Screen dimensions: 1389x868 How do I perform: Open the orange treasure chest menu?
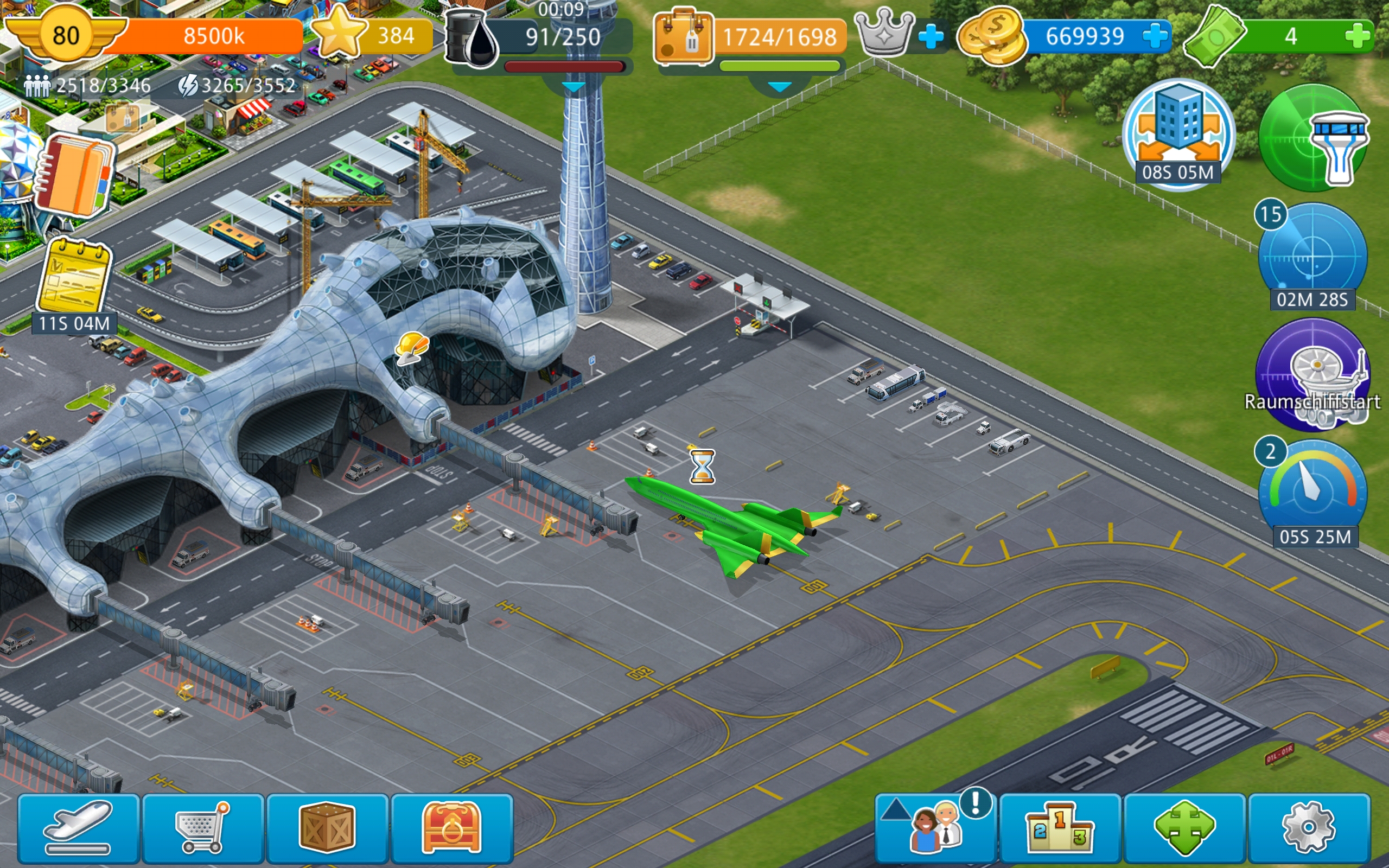tap(452, 827)
